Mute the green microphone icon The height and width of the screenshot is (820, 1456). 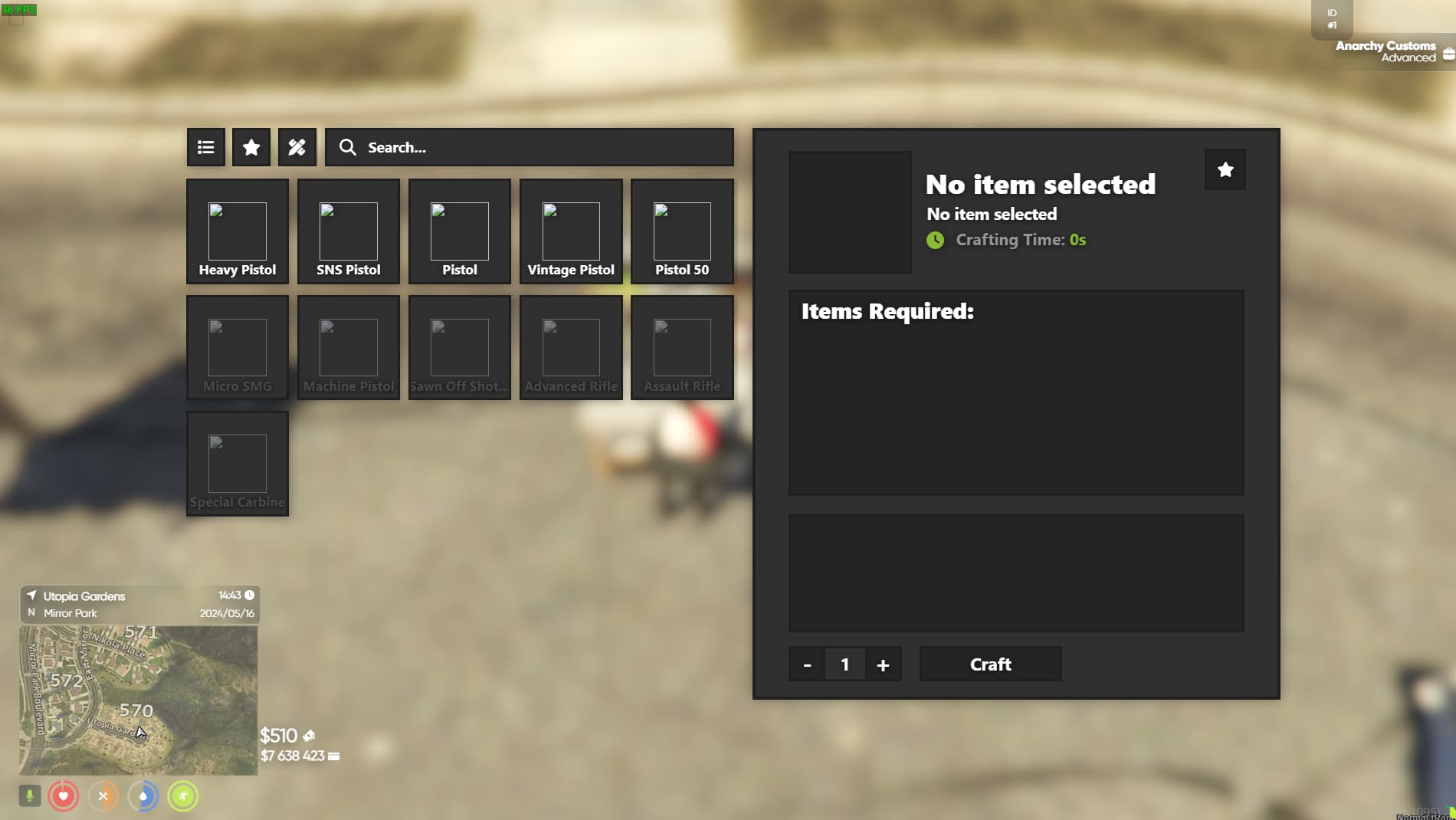coord(30,796)
